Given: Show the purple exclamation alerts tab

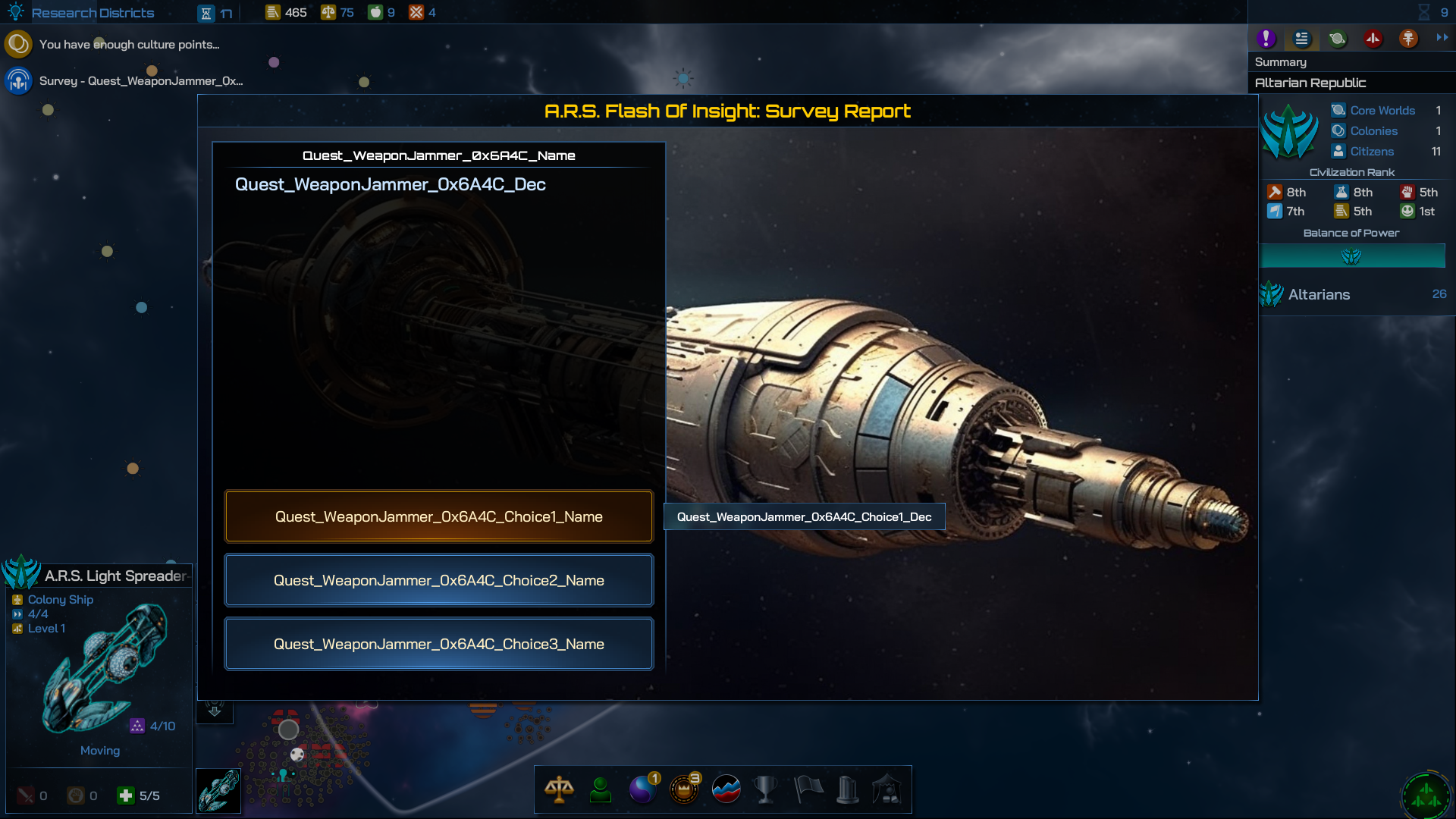Looking at the screenshot, I should point(1266,39).
